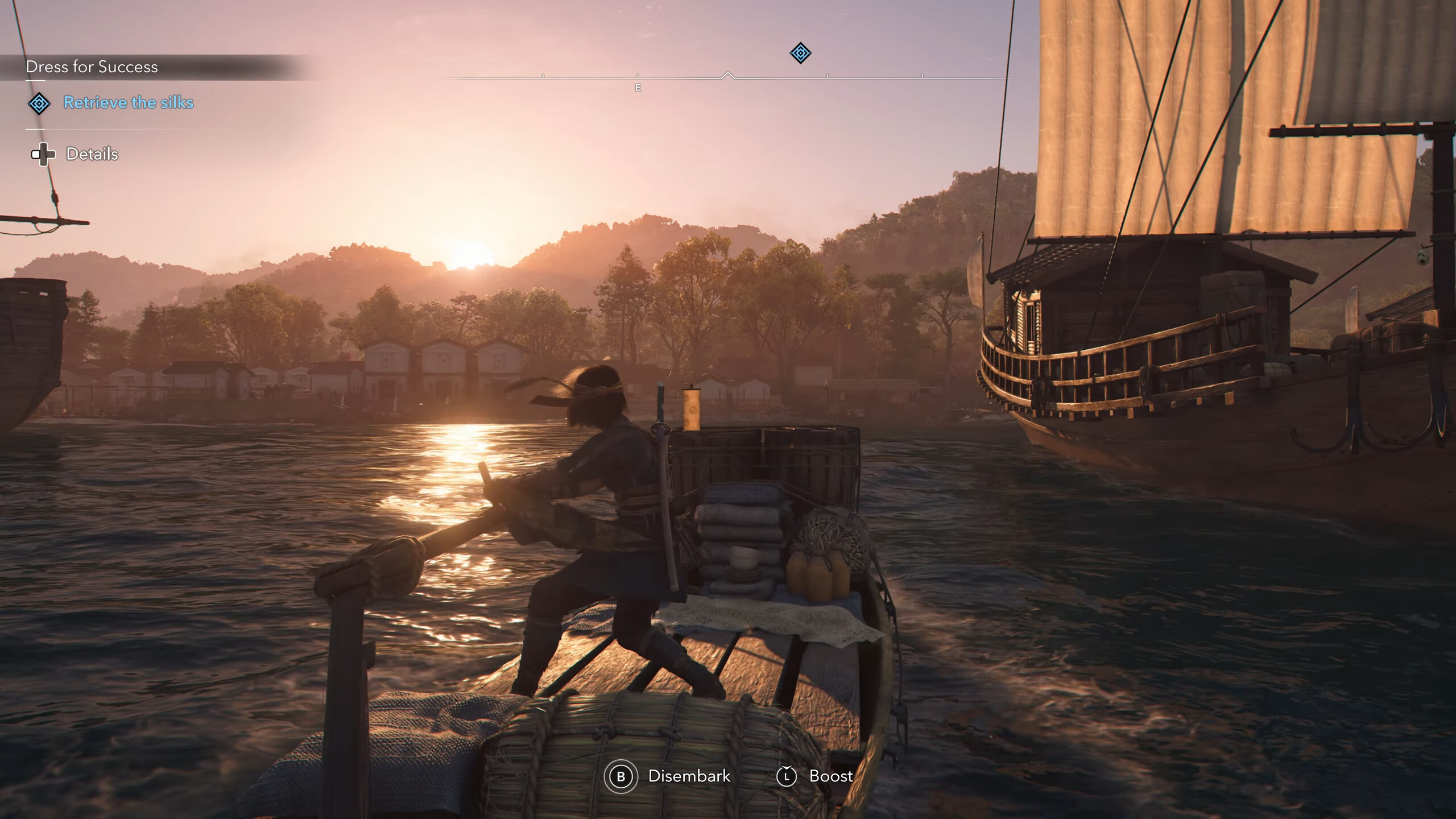This screenshot has width=1456, height=819.
Task: Select the Retrieve the silks objective text
Action: (129, 103)
